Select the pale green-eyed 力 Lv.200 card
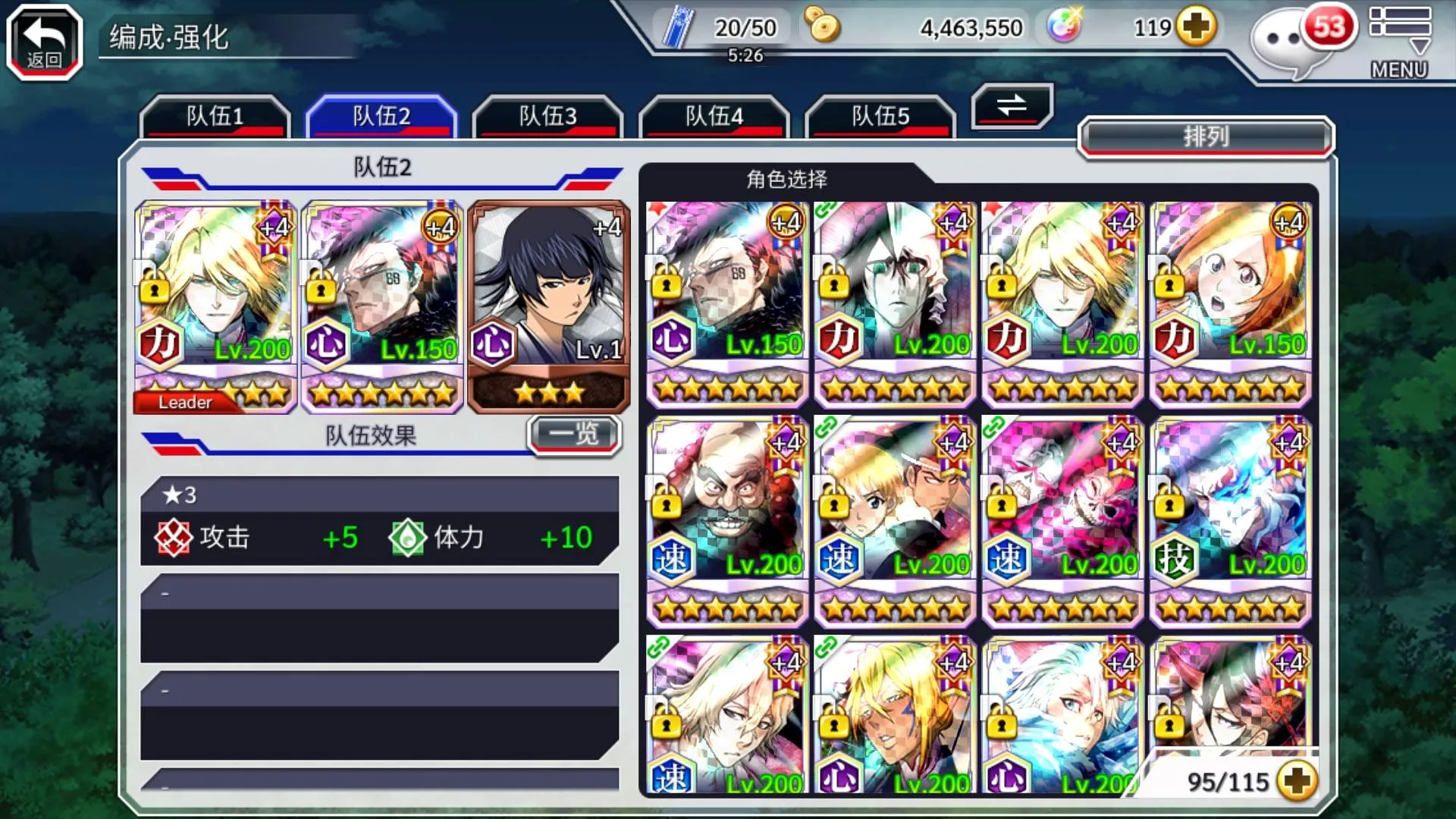 click(x=894, y=303)
